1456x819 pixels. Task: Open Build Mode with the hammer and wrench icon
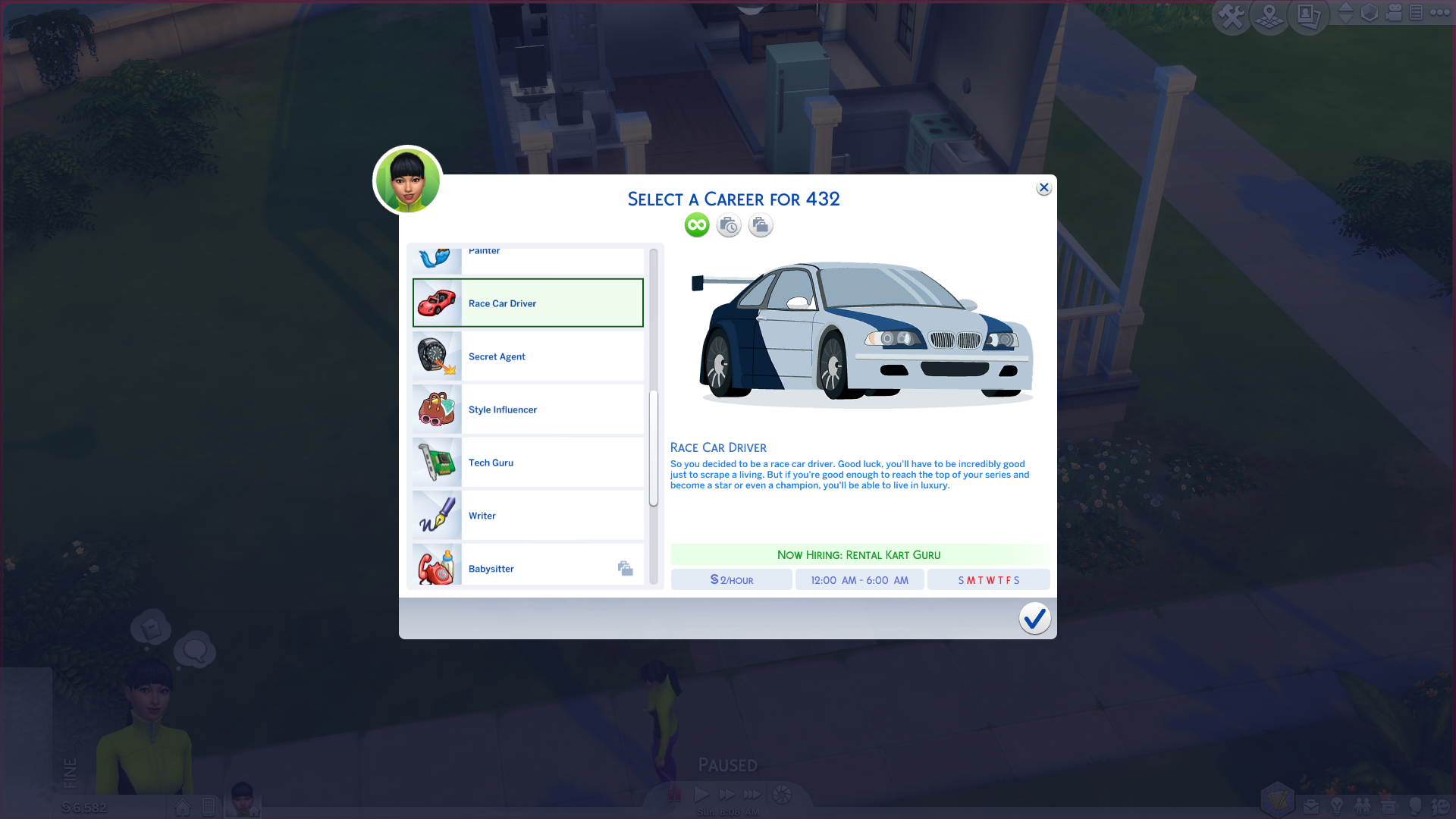point(1232,14)
